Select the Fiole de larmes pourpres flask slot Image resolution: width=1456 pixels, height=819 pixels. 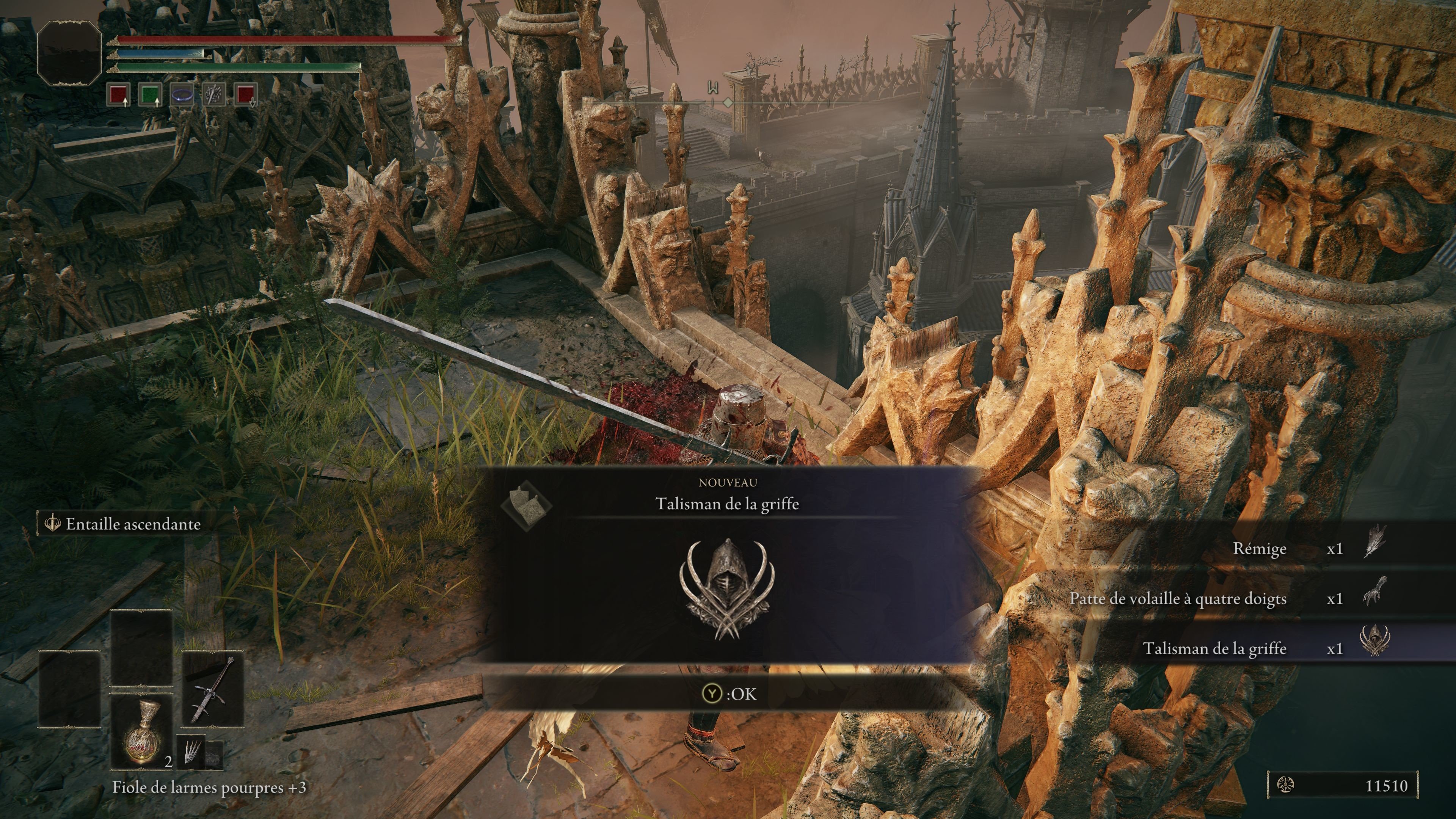coord(141,732)
